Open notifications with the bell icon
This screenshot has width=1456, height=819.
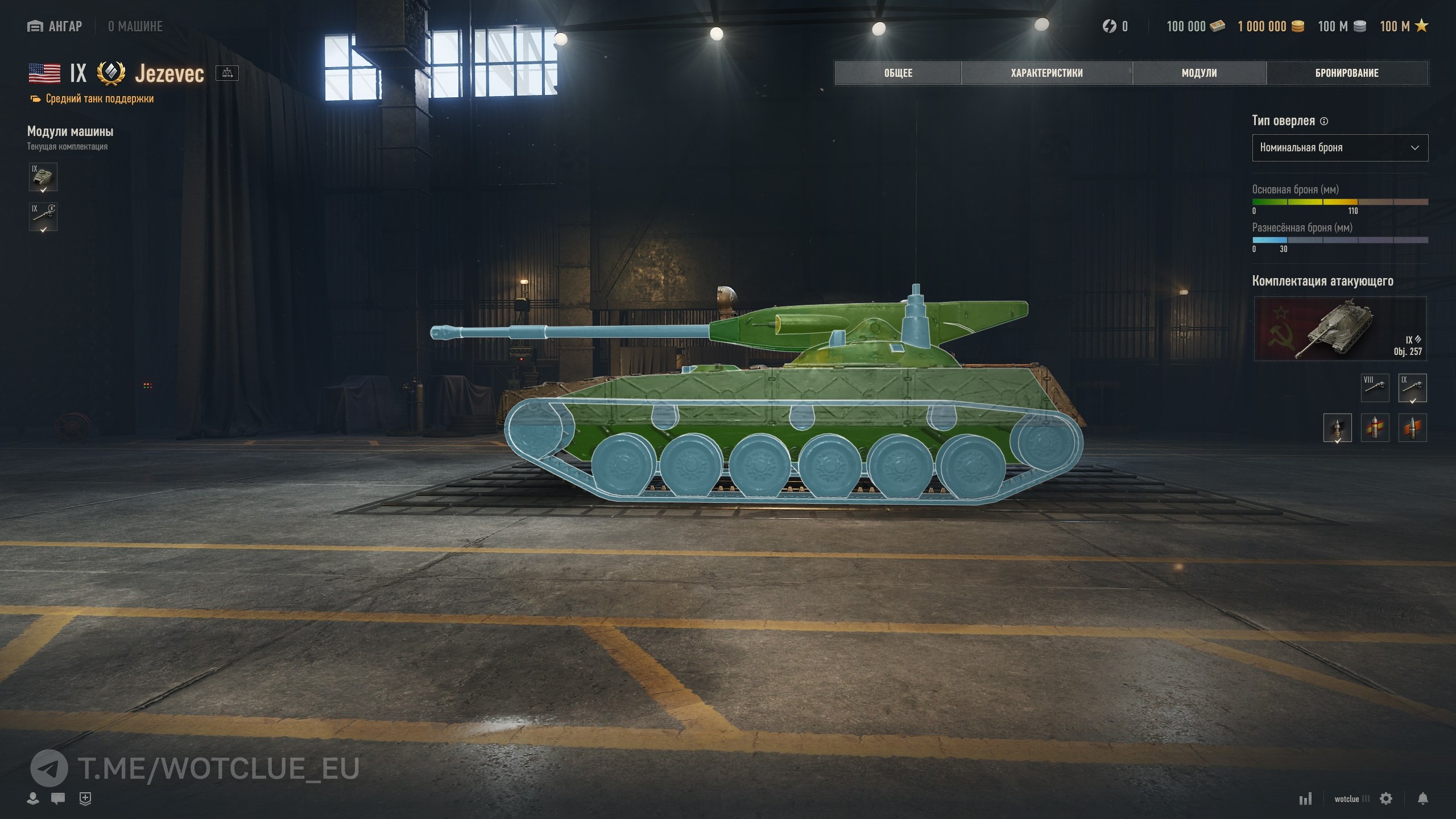[x=1422, y=799]
